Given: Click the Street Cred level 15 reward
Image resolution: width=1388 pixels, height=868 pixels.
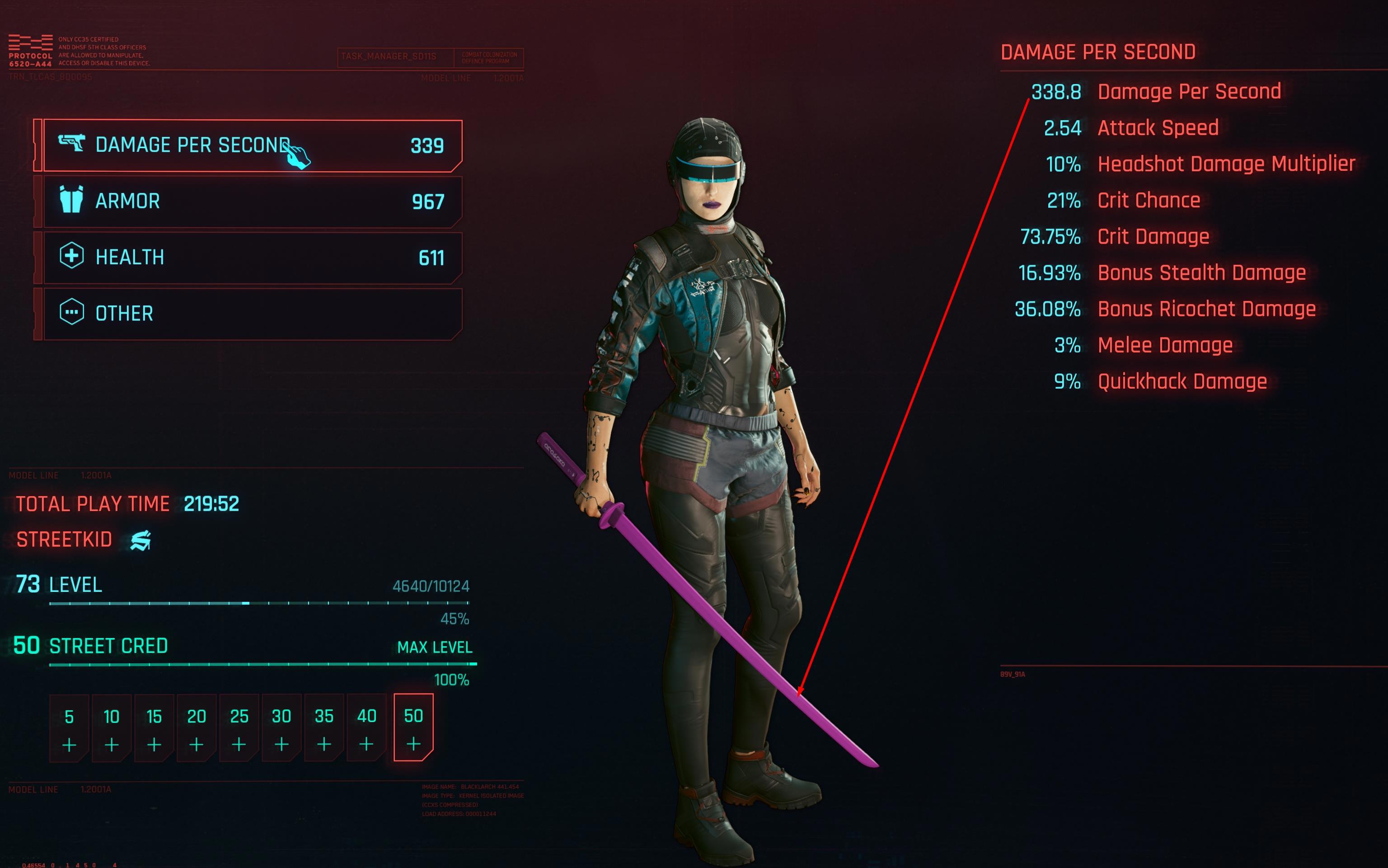Looking at the screenshot, I should tap(154, 728).
